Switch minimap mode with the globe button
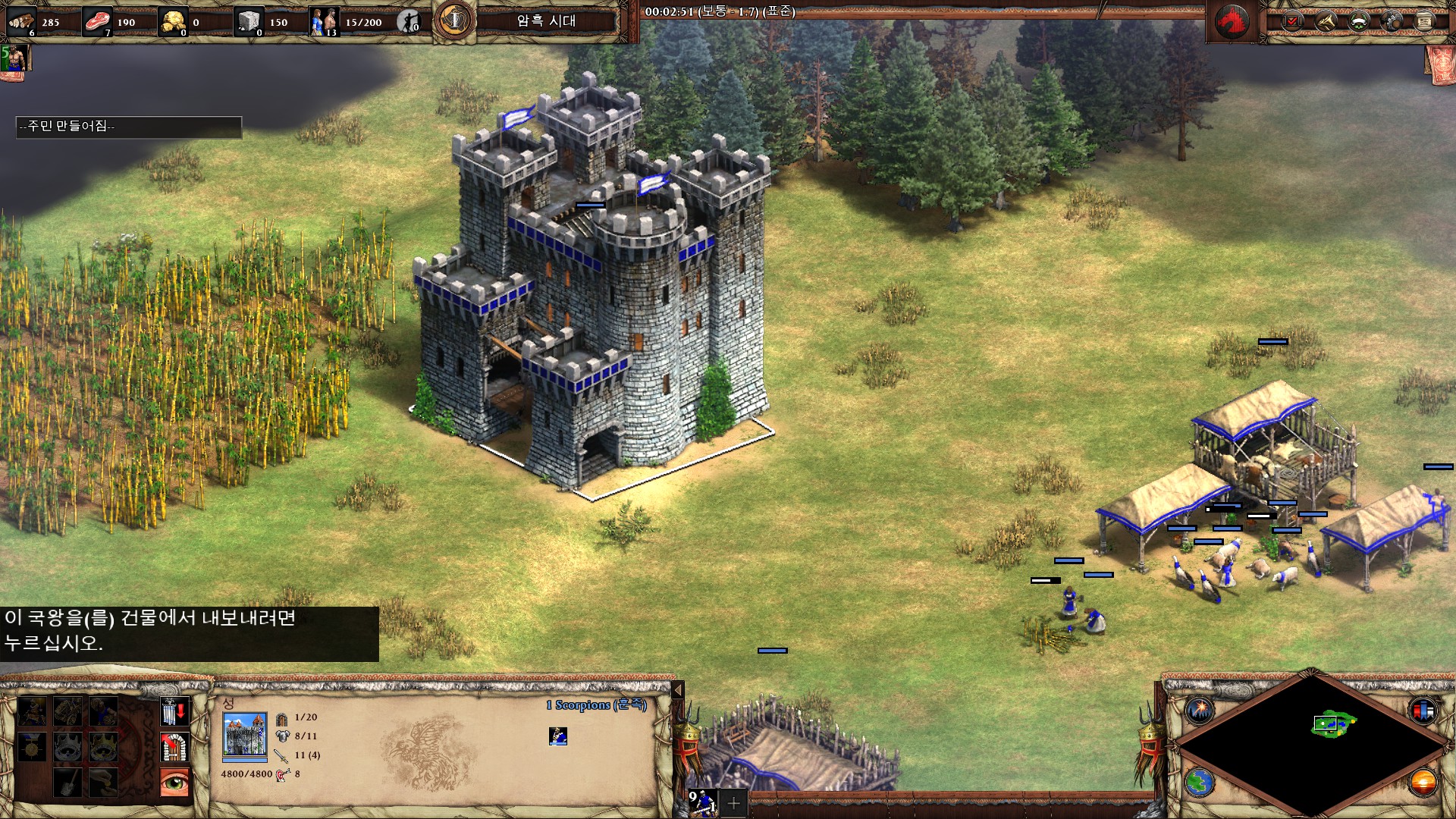 [1200, 783]
